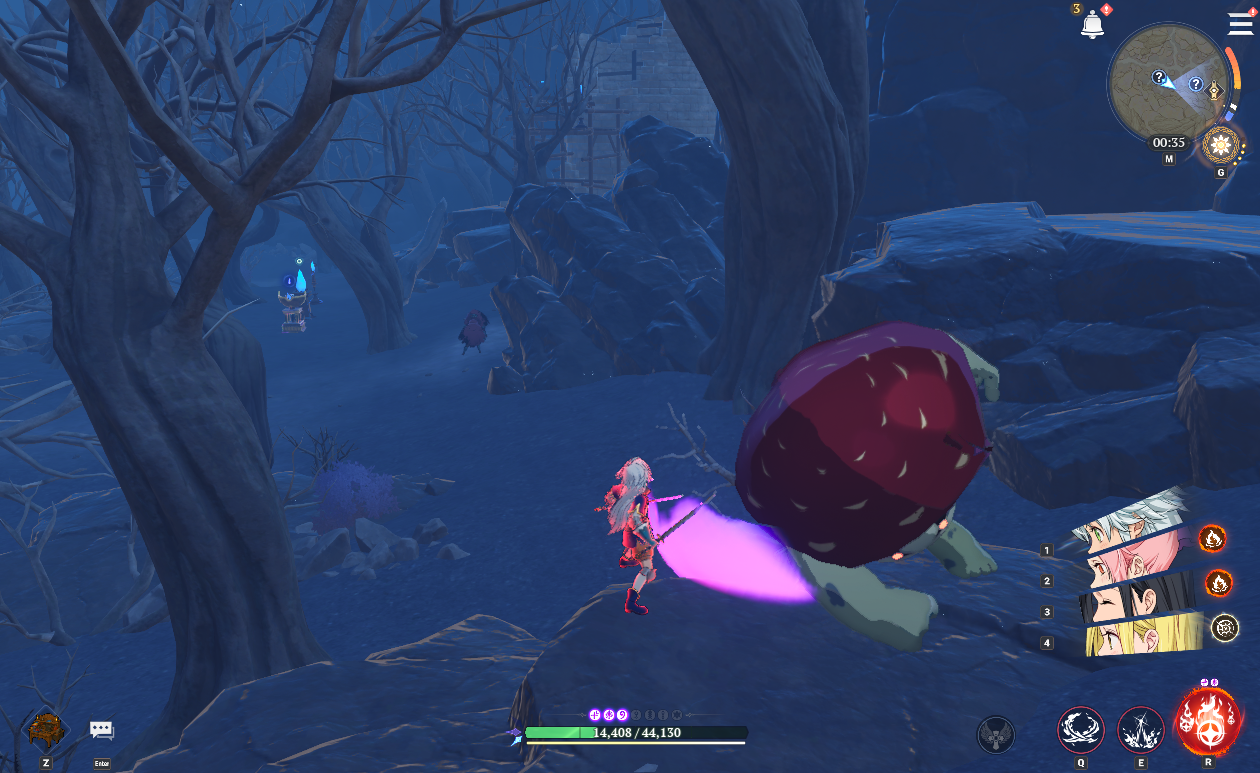Click the golden sun emblem below minimap
This screenshot has height=773, width=1260.
pos(1220,147)
